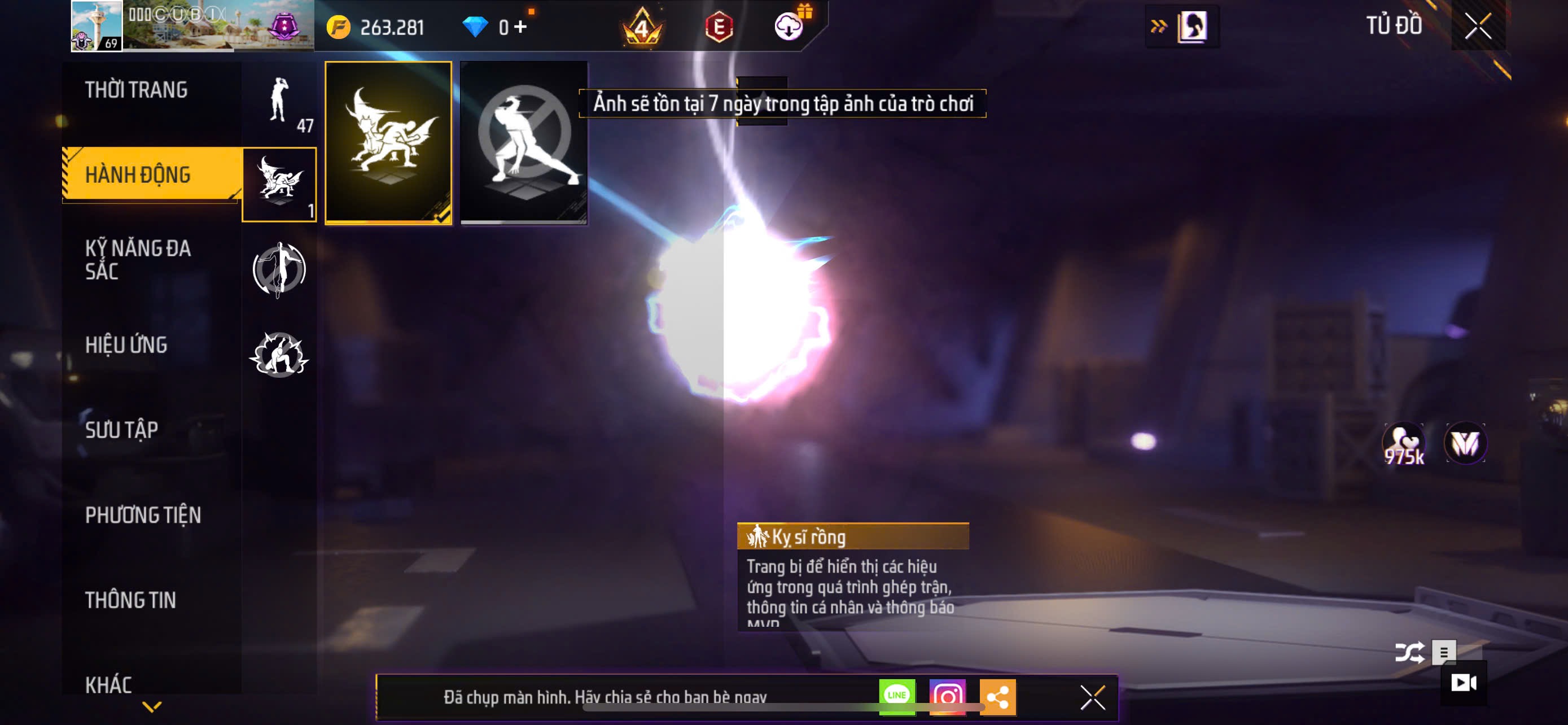This screenshot has width=1568, height=725.
Task: Choose the crossed-out no-emote tile
Action: [x=524, y=143]
